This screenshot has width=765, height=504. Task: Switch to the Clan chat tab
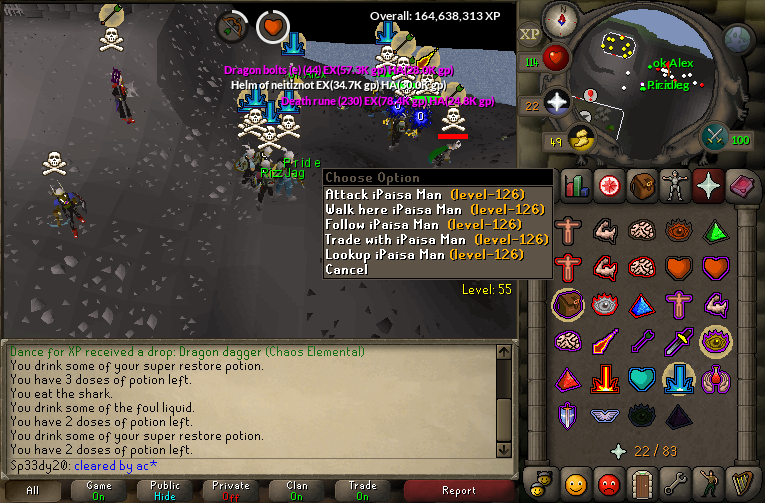[x=297, y=490]
